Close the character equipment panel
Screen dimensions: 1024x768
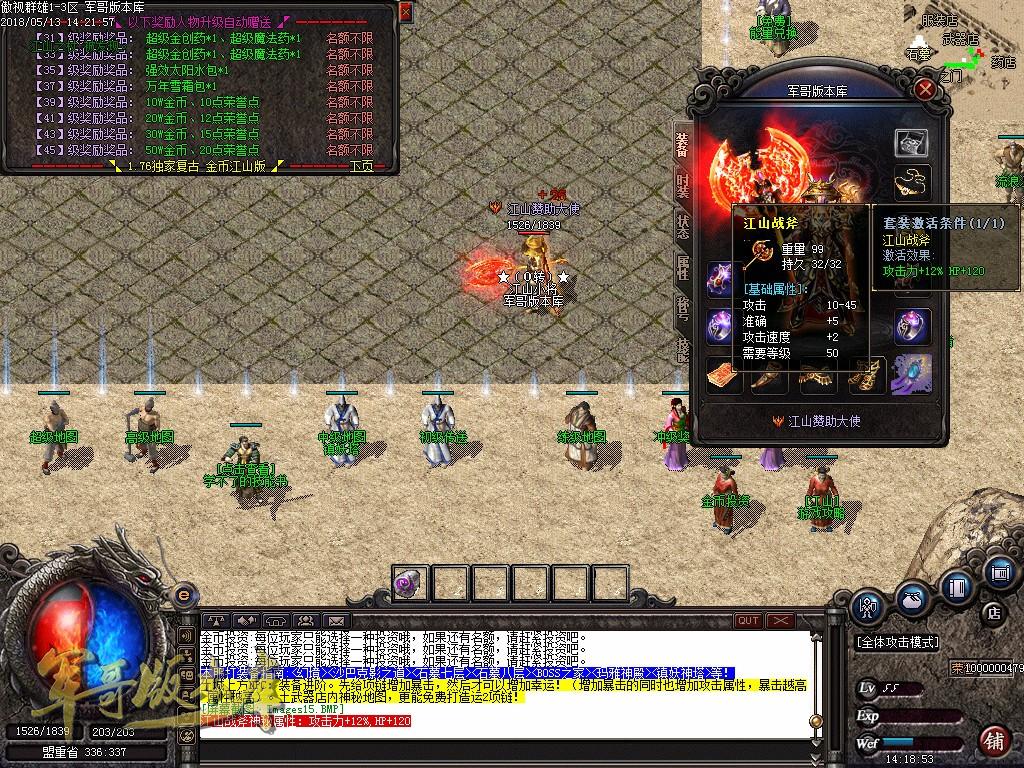pos(925,89)
